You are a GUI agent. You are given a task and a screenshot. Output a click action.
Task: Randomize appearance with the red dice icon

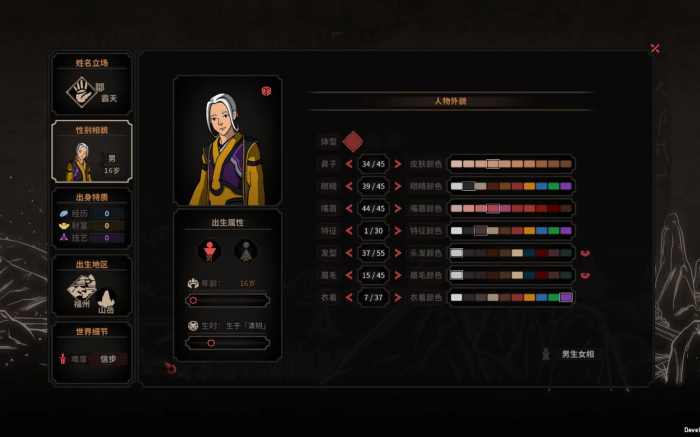click(x=267, y=91)
